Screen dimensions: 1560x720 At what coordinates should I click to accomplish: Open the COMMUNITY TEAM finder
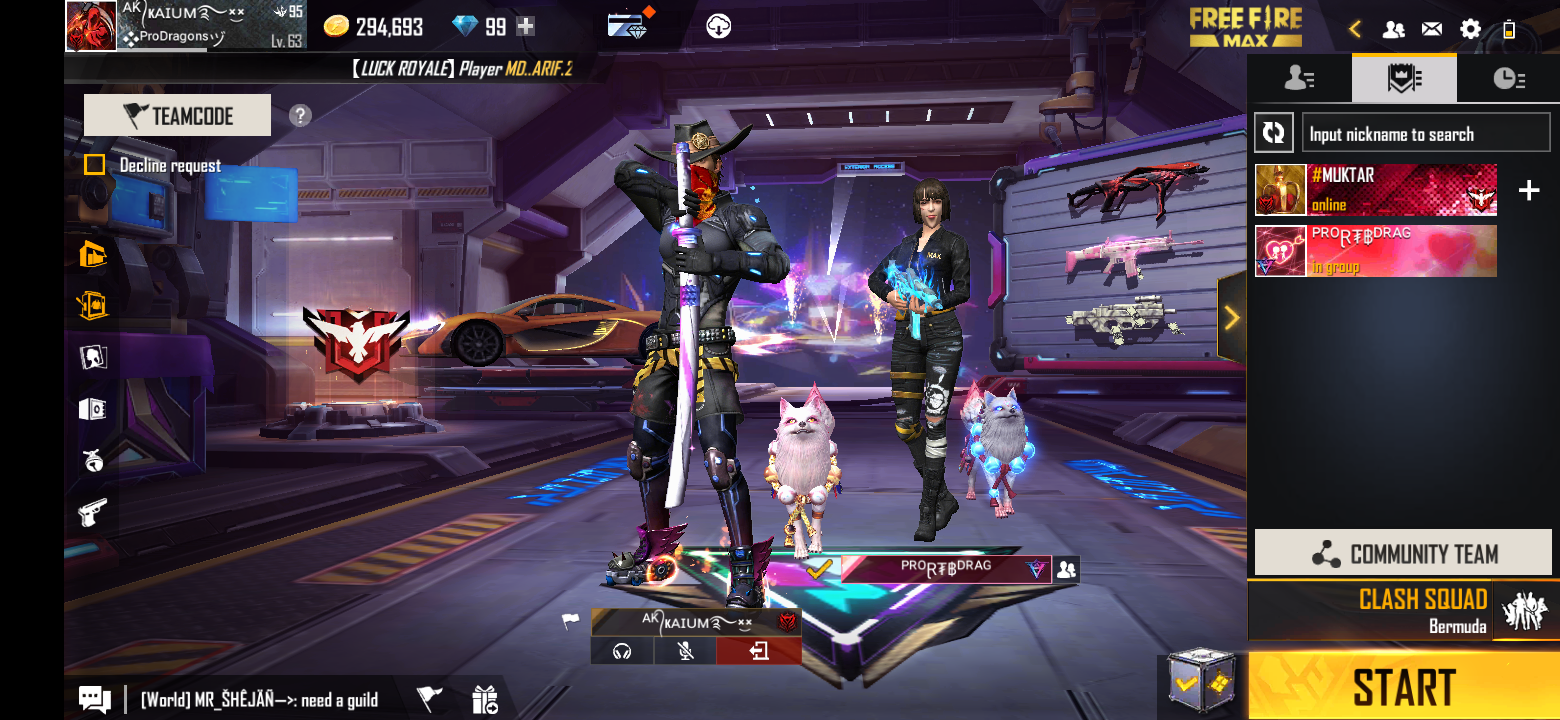tap(1403, 553)
